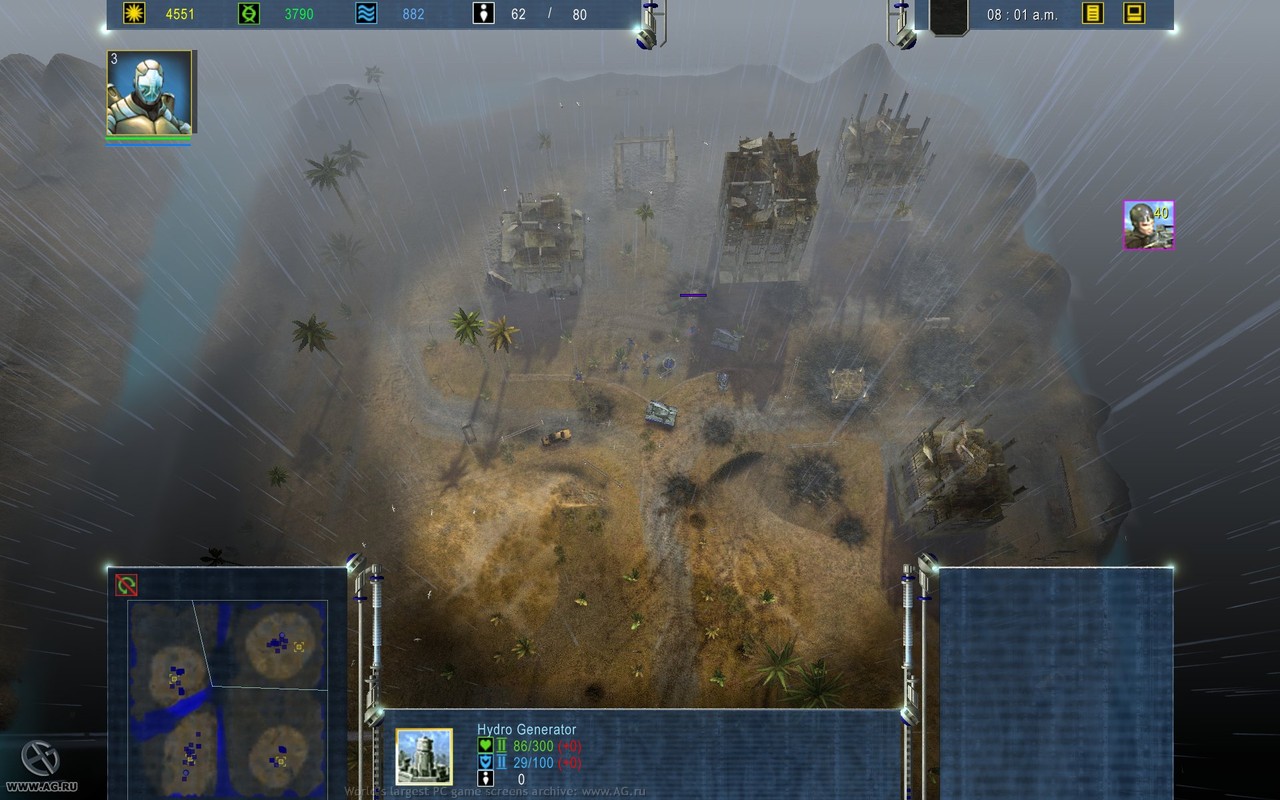Viewport: 1280px width, 800px height.
Task: Toggle the minimap rotation lock icon
Action: [126, 585]
